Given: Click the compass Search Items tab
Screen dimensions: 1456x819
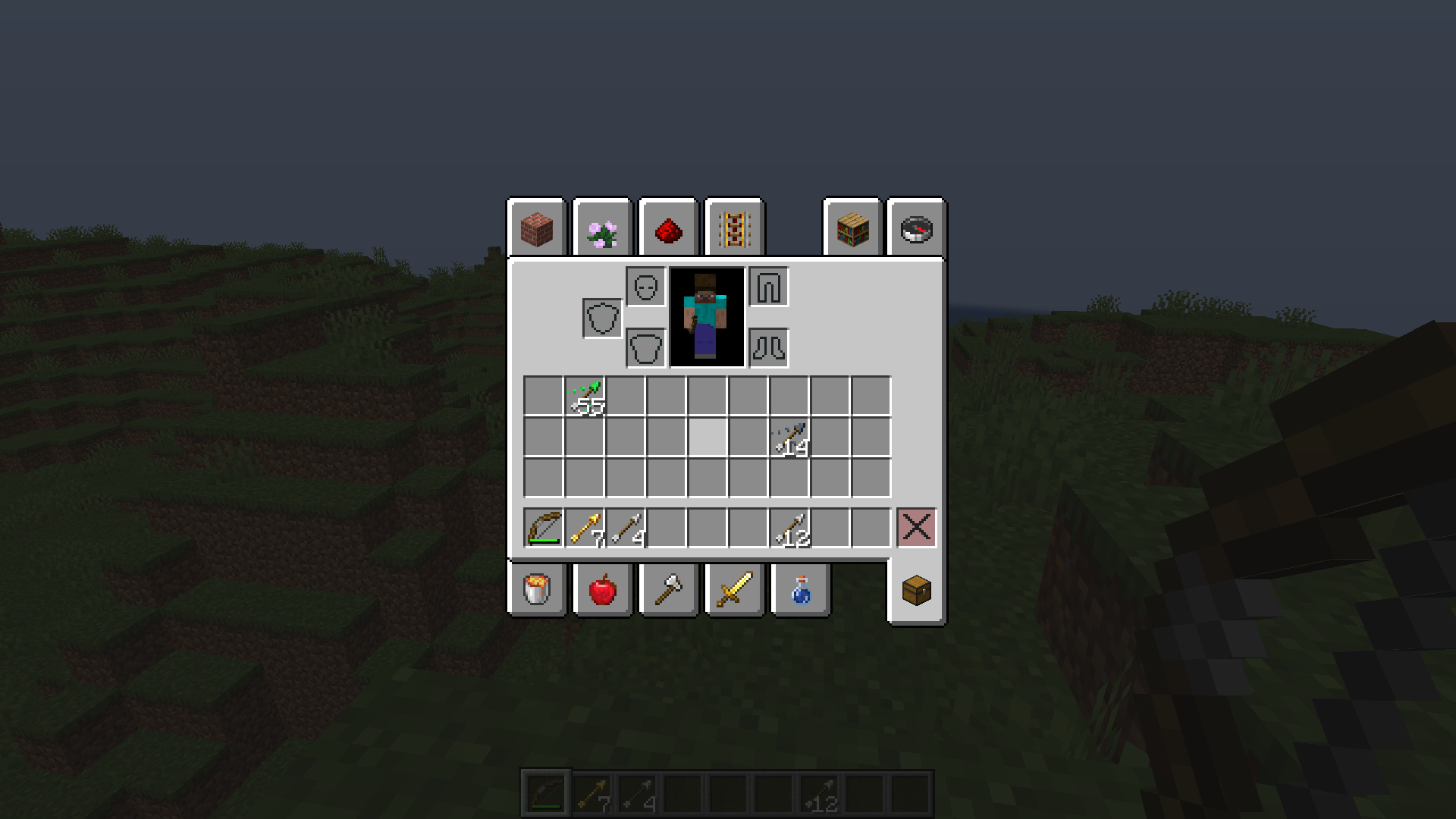Looking at the screenshot, I should (916, 230).
